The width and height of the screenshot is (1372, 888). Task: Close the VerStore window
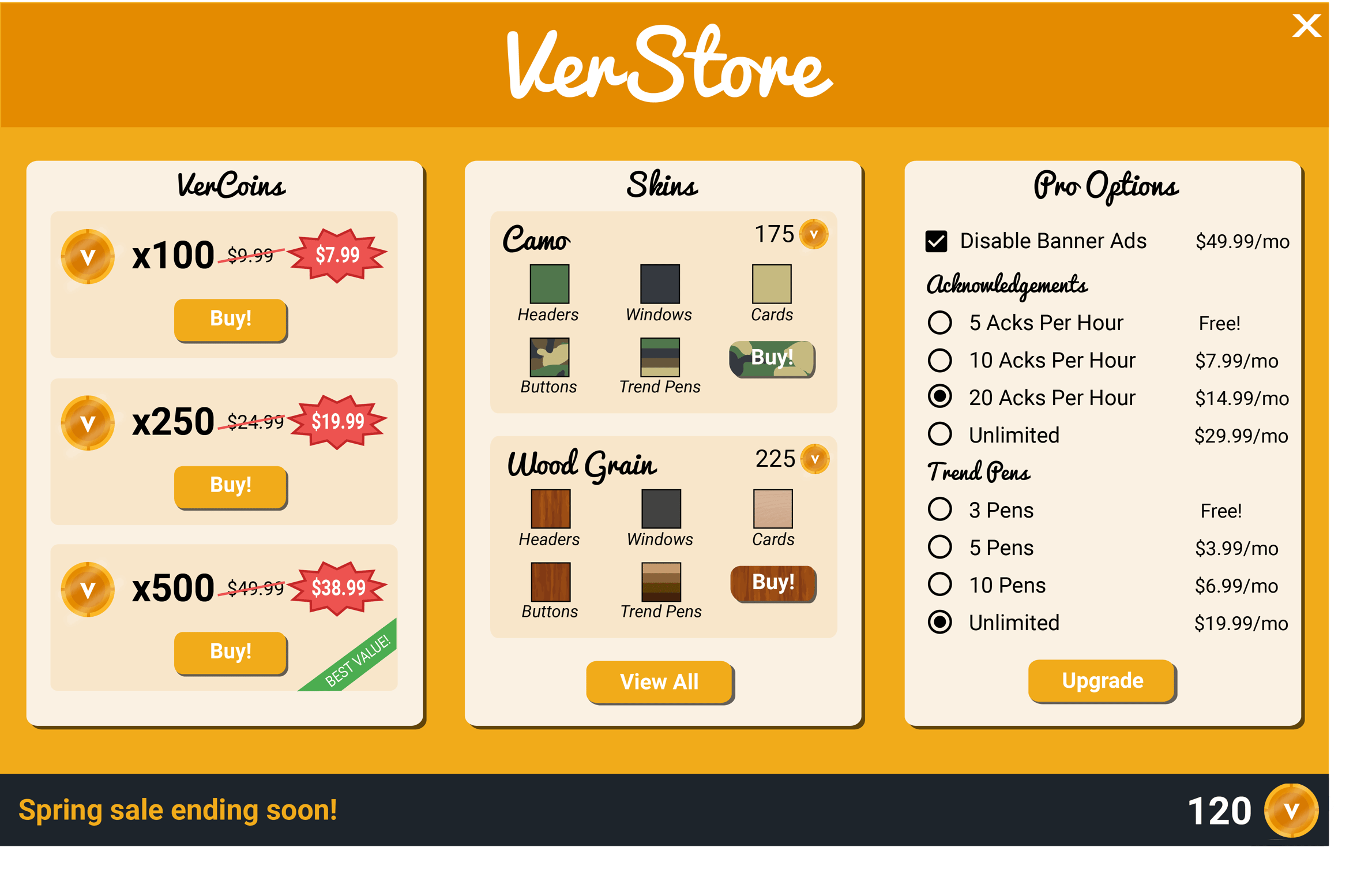point(1306,26)
